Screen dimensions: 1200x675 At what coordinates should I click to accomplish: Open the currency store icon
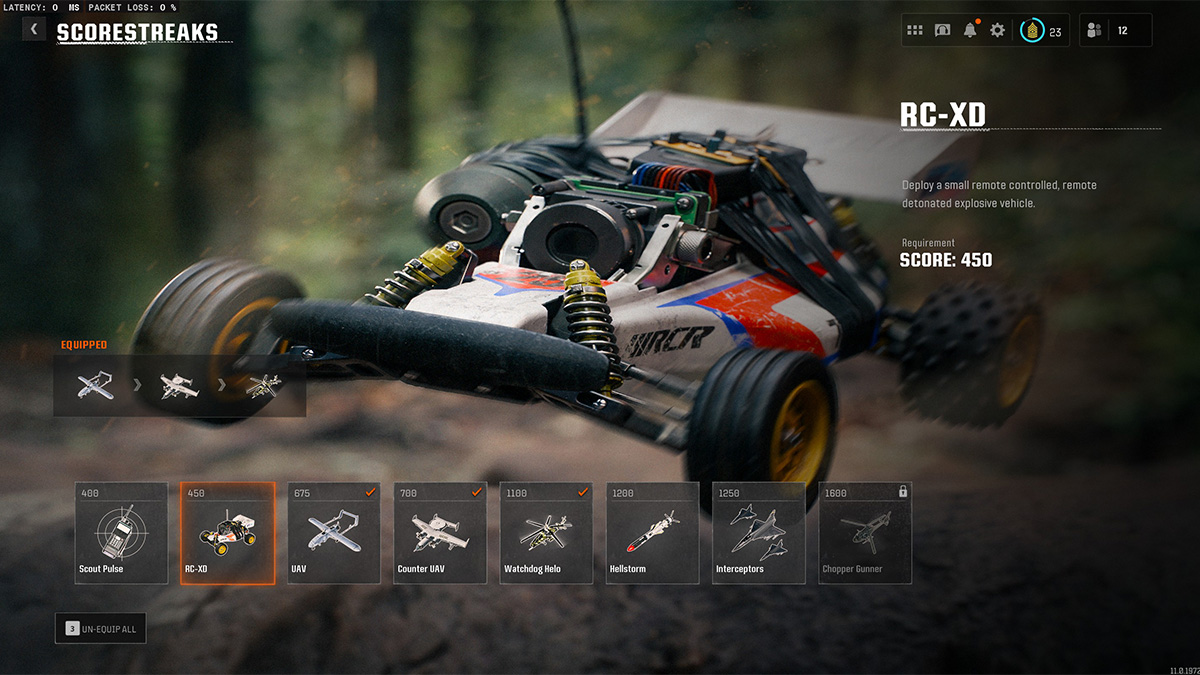tap(942, 31)
